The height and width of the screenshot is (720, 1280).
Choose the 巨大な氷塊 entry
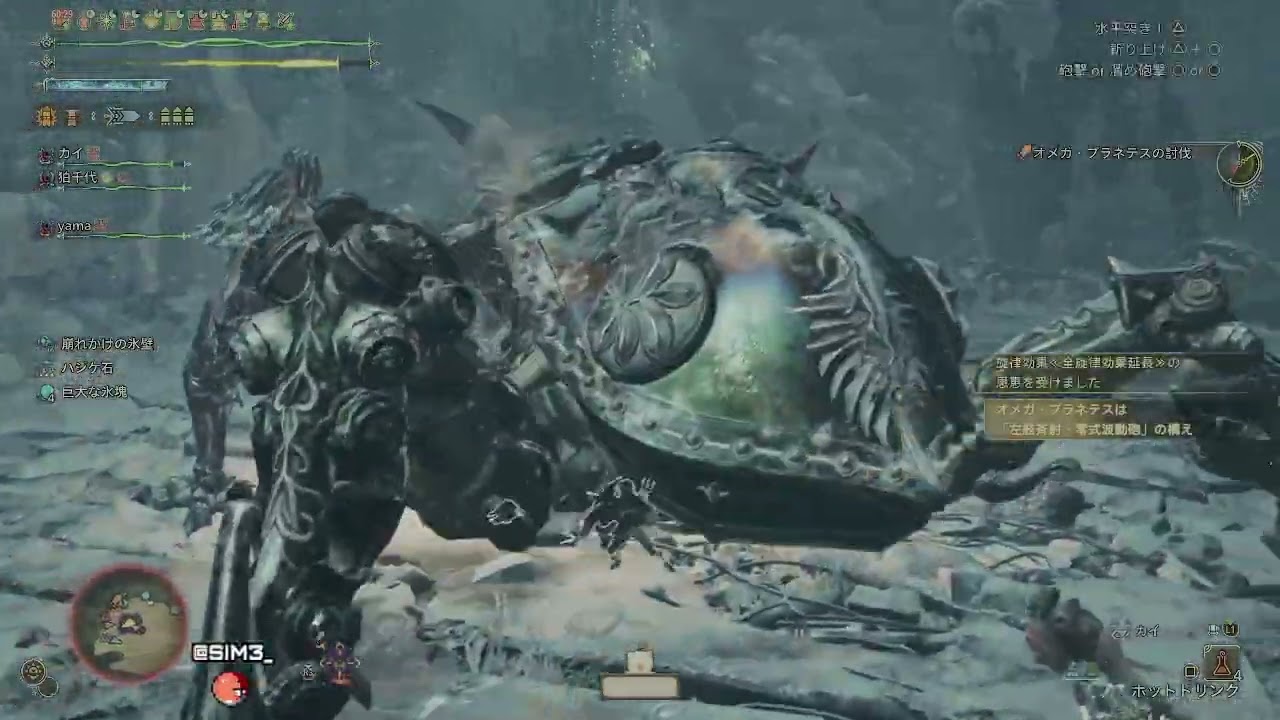(x=94, y=393)
